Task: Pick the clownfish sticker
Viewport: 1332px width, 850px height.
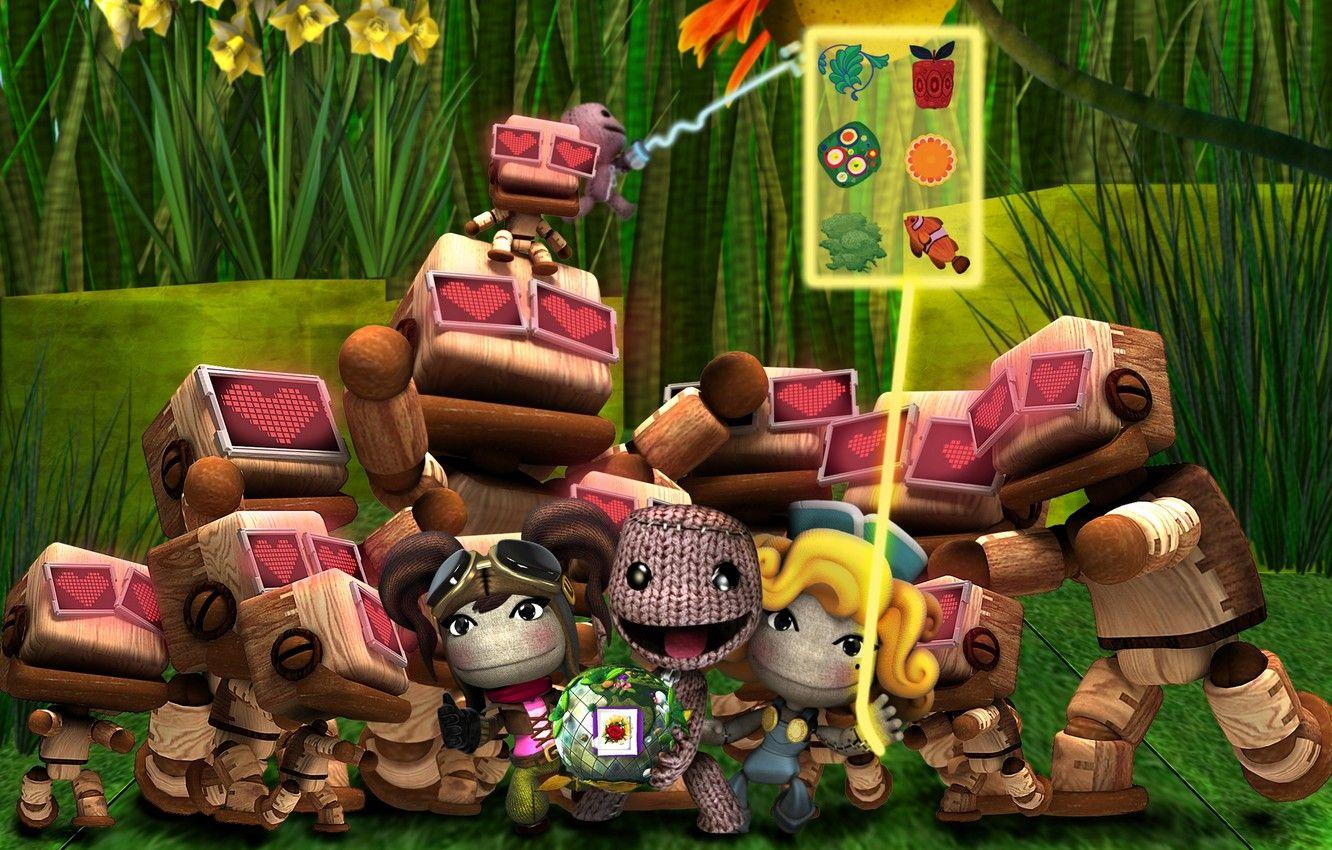Action: coord(933,238)
